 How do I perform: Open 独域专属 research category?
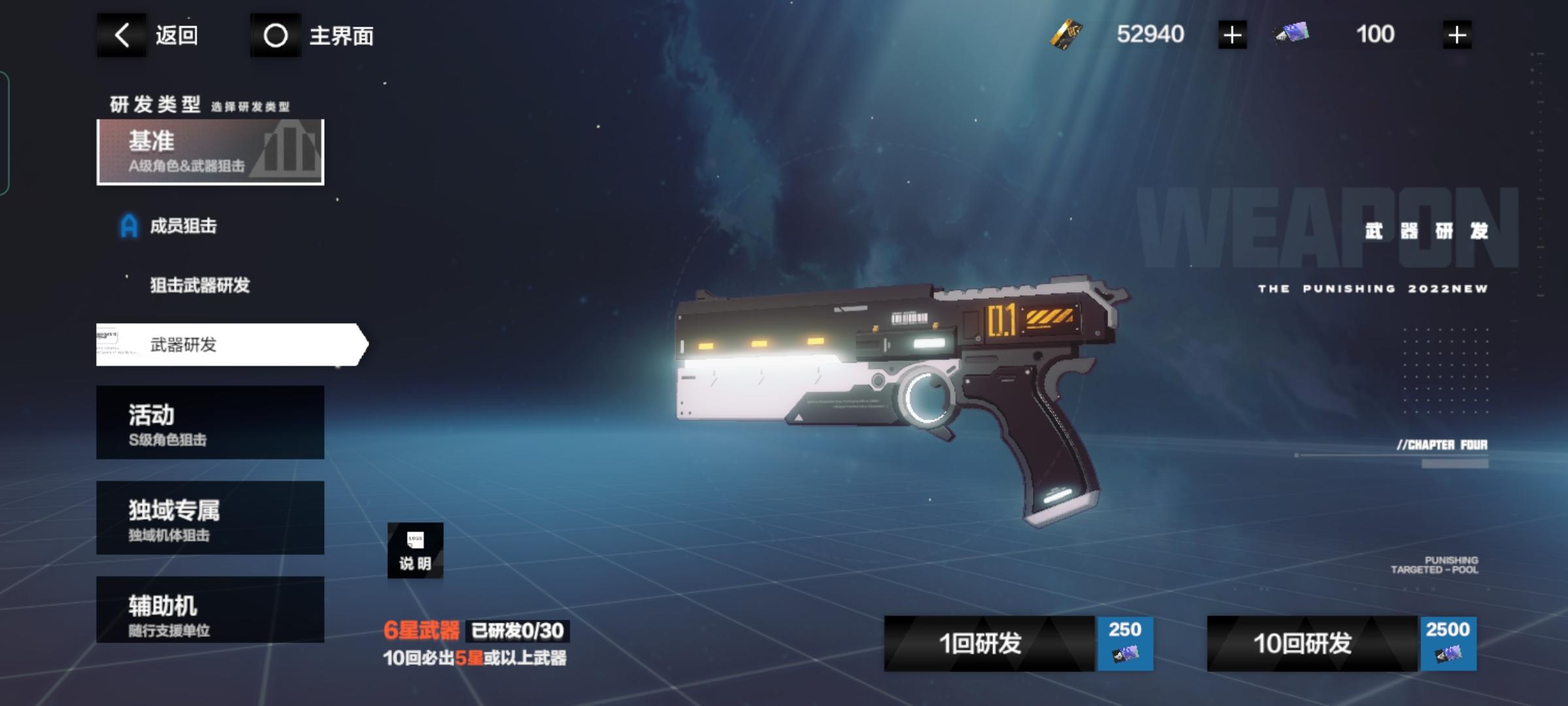pos(210,518)
